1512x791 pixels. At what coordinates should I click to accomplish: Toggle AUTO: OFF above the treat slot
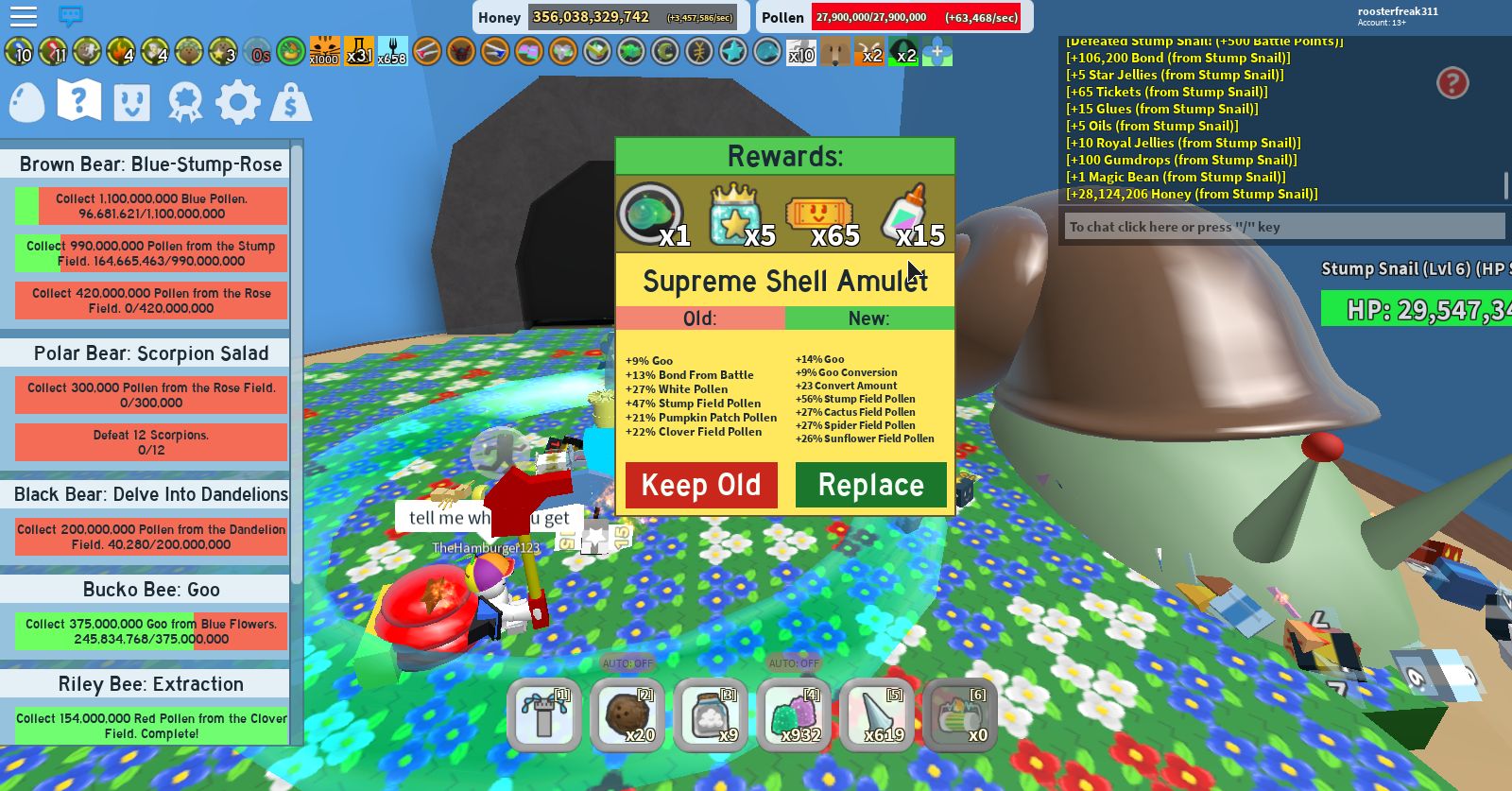pos(628,663)
